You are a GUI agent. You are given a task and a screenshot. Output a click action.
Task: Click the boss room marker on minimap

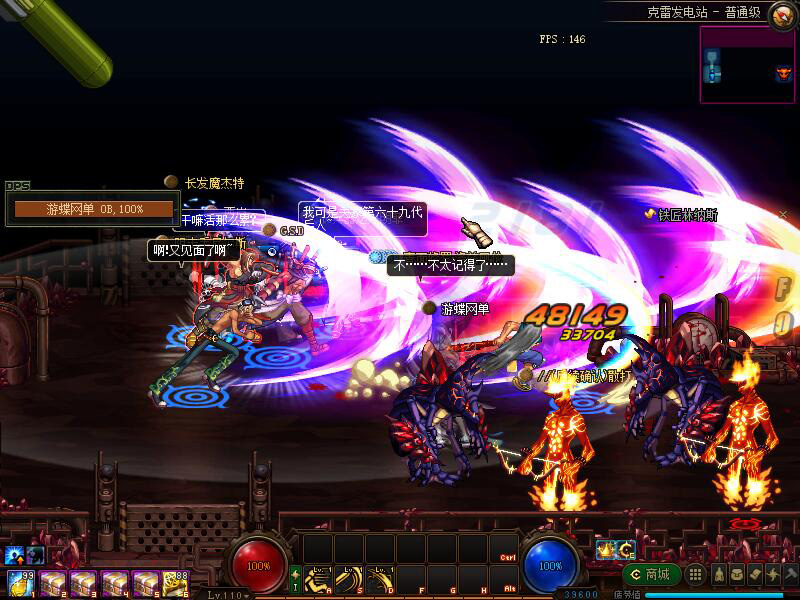(783, 73)
